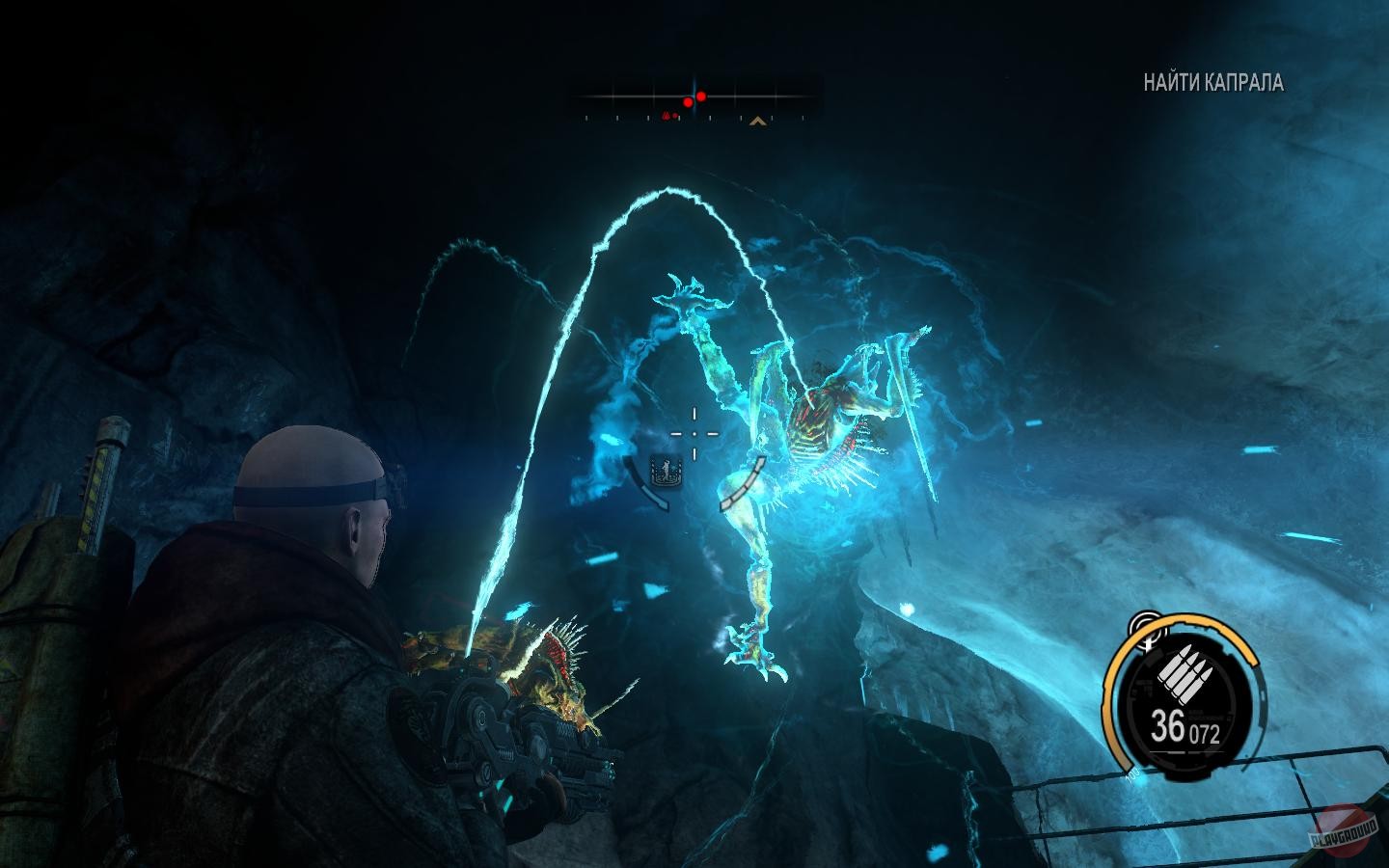The height and width of the screenshot is (868, 1389).
Task: Click the smaller red enemy dot on the radar
Action: pyautogui.click(x=689, y=102)
